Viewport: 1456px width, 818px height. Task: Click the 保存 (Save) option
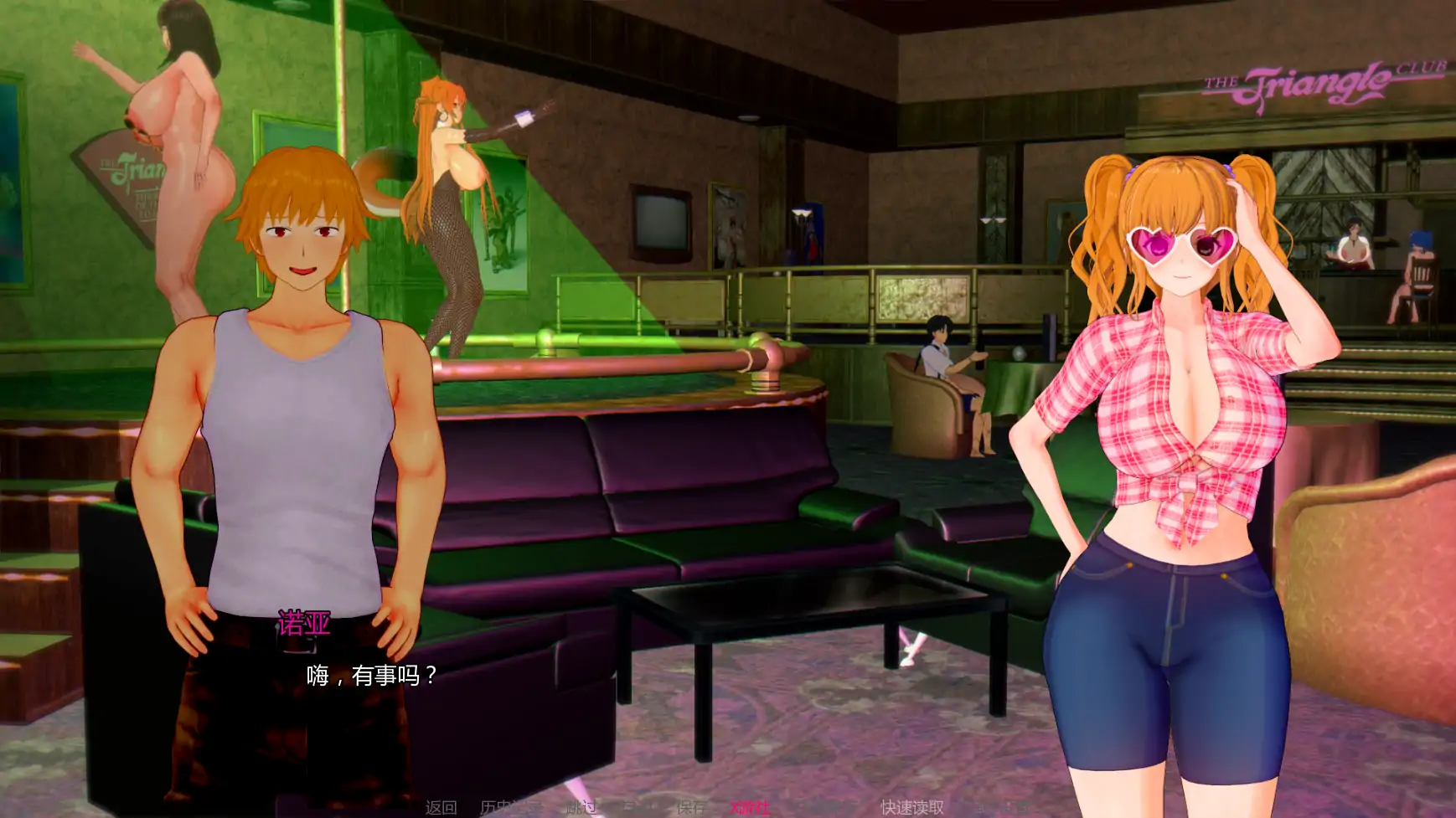click(690, 807)
